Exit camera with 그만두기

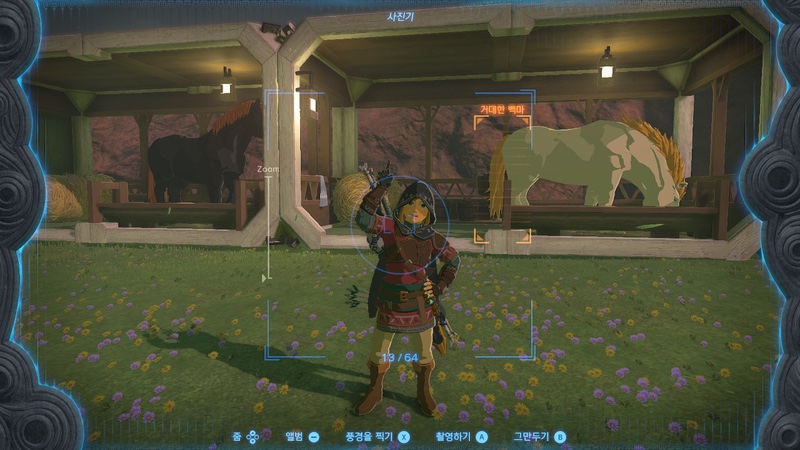point(539,437)
